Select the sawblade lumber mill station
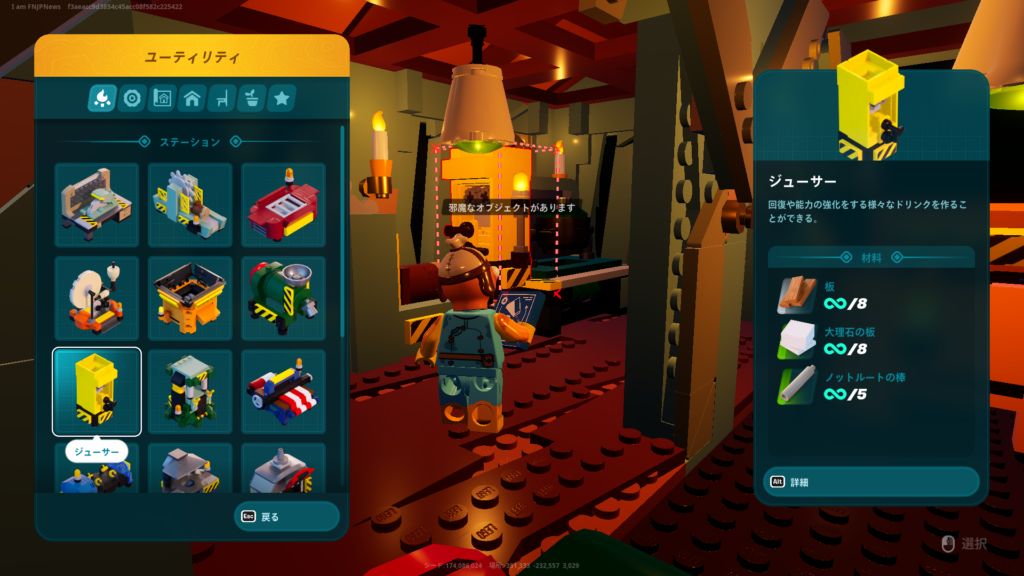Viewport: 1024px width, 576px height. pos(190,204)
